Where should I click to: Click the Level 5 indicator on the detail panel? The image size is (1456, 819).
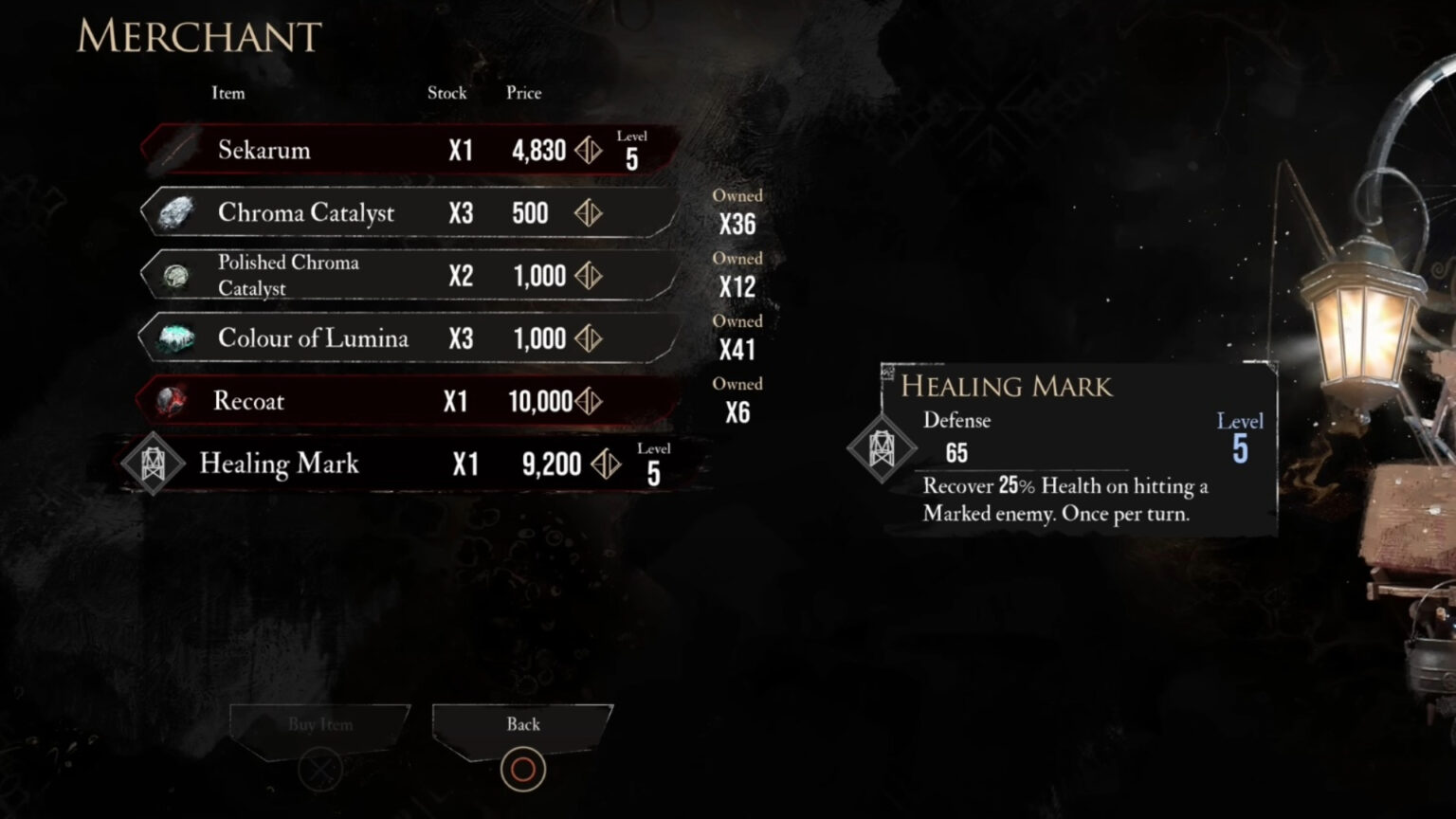[1240, 436]
